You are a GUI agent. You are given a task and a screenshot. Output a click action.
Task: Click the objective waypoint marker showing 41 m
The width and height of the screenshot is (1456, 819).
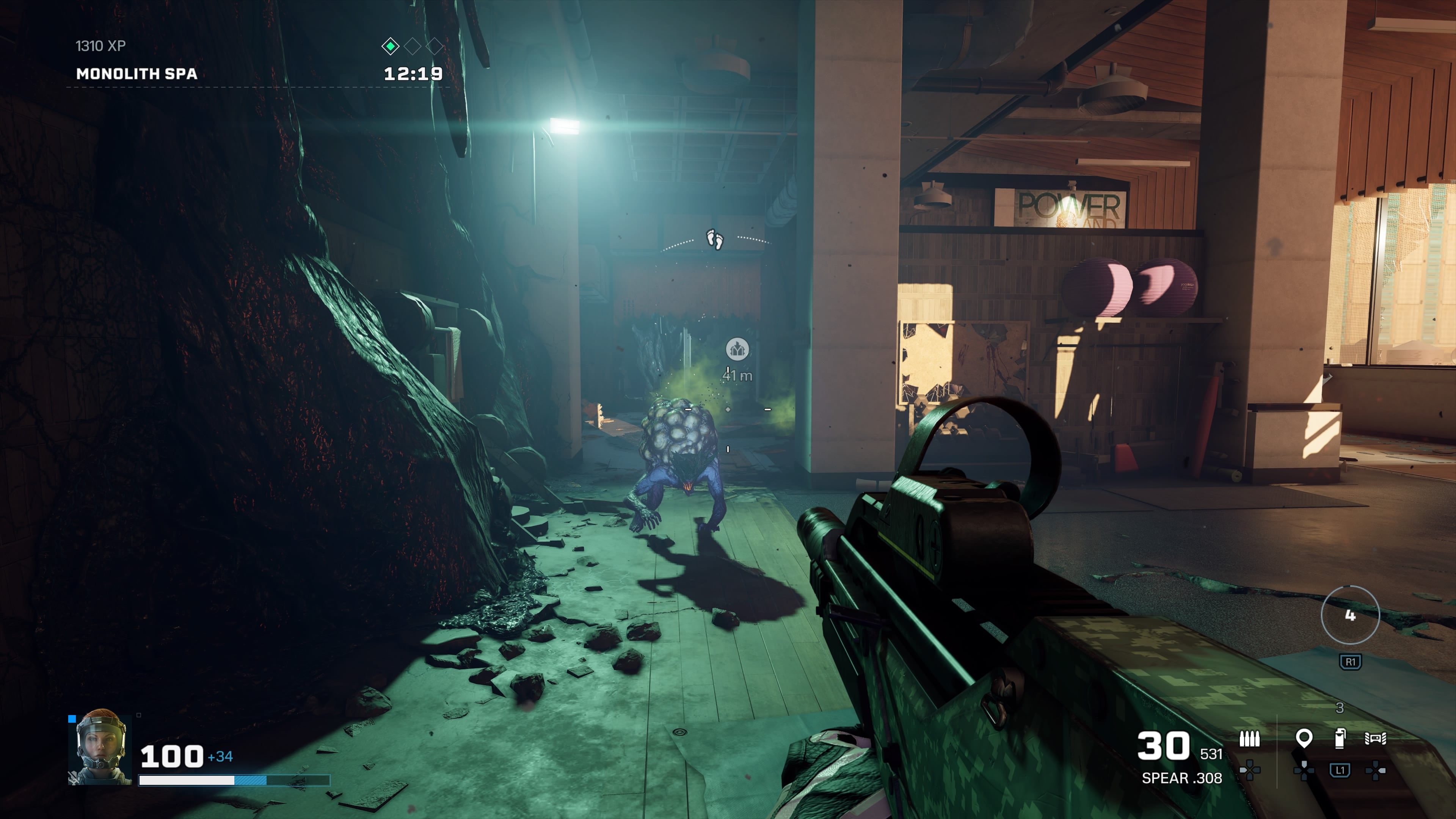[737, 349]
